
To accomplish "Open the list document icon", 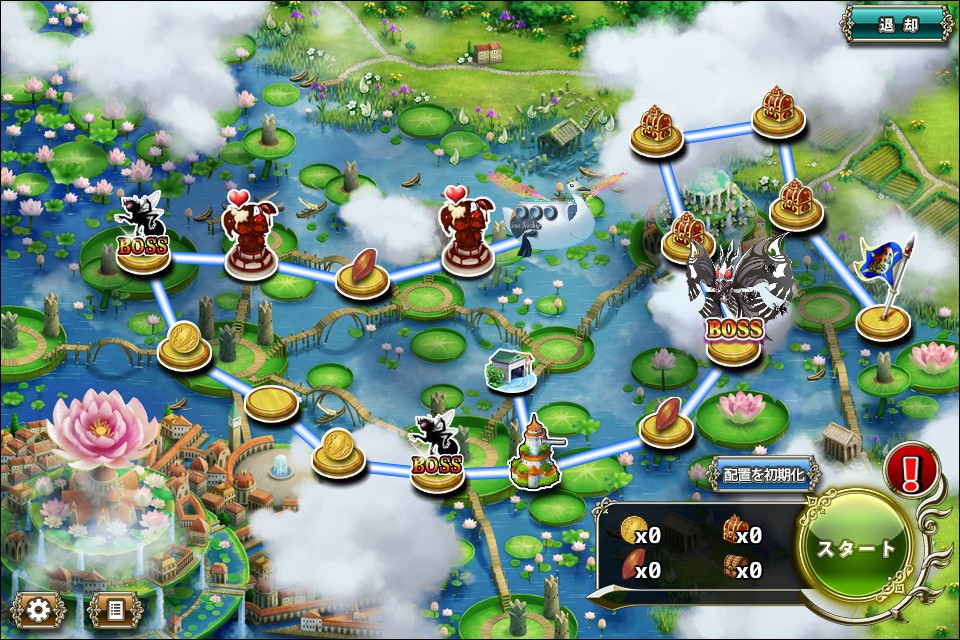I will 115,608.
